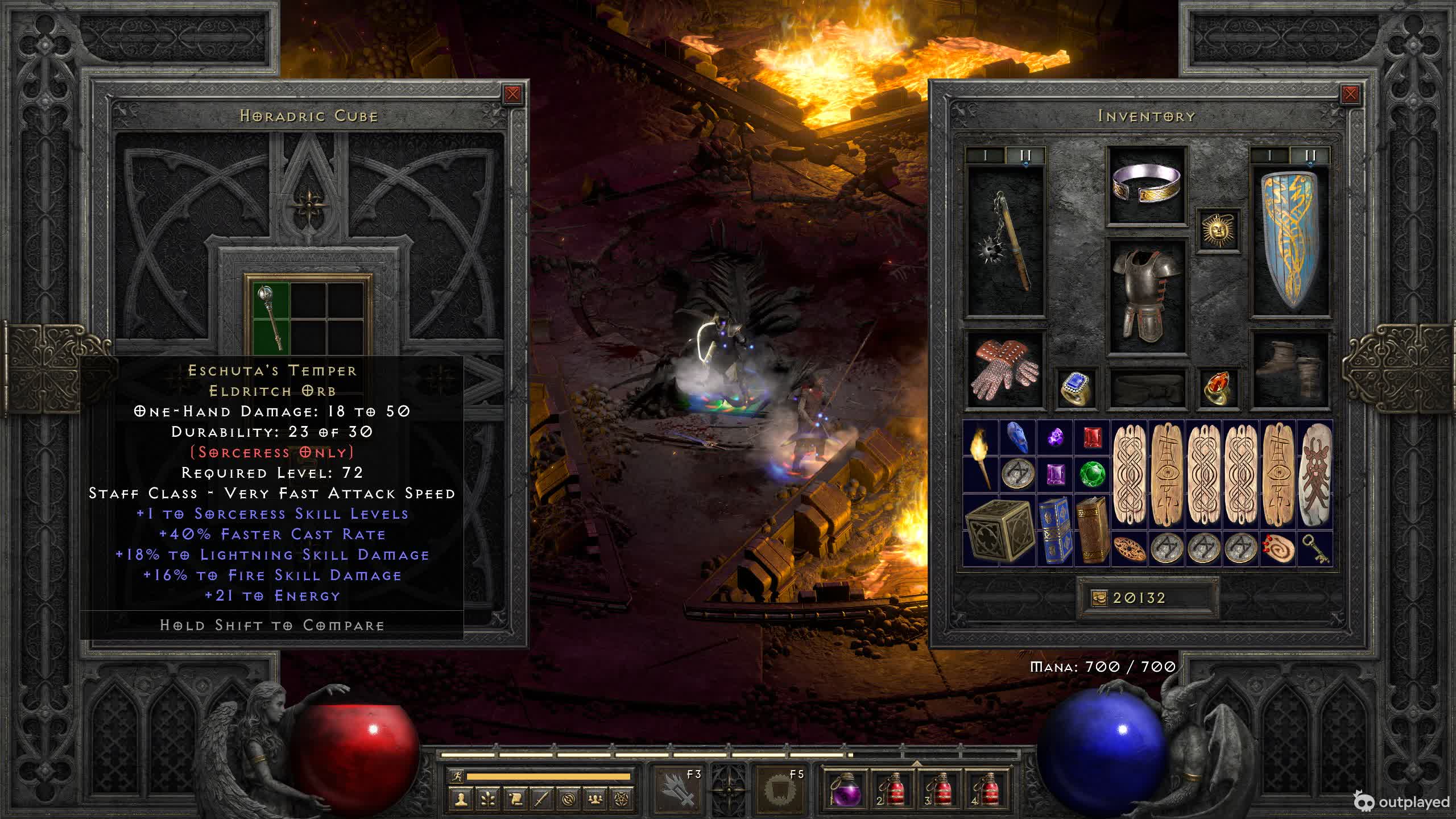Pick the blue sapphire ring
Image resolution: width=1456 pixels, height=819 pixels.
click(x=1076, y=388)
